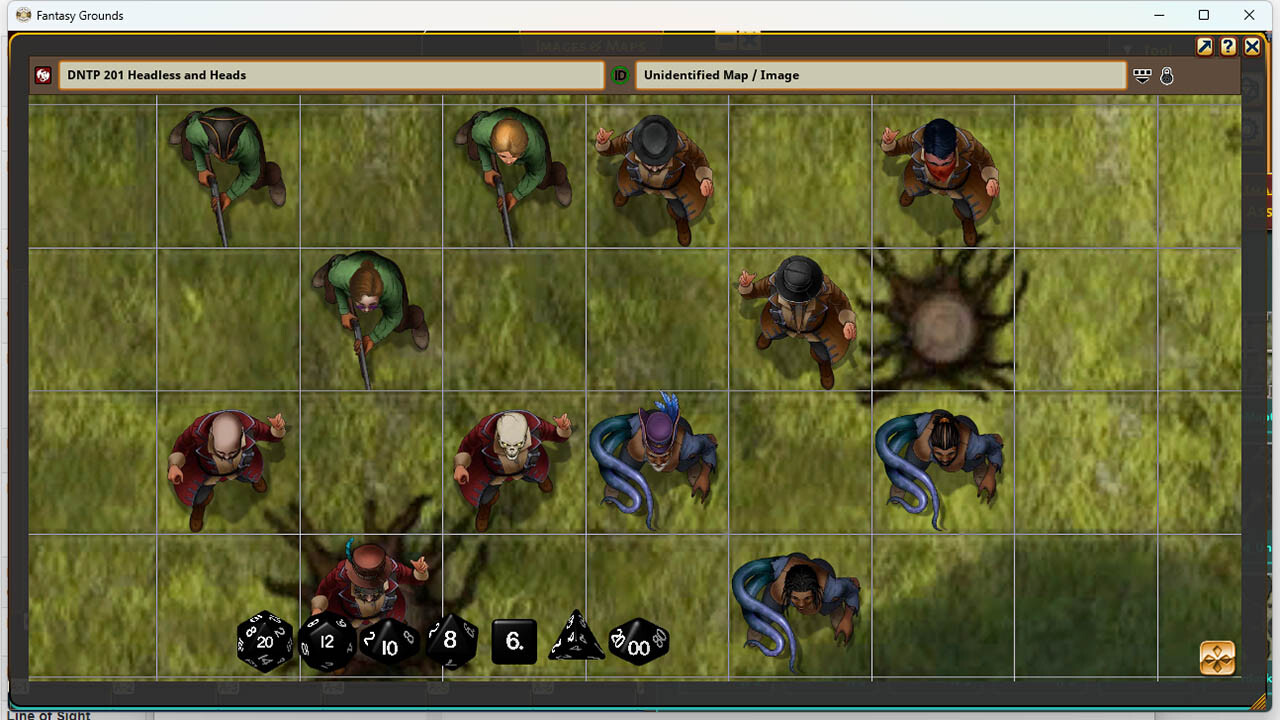
Task: Select the black d20 die
Action: (x=264, y=643)
